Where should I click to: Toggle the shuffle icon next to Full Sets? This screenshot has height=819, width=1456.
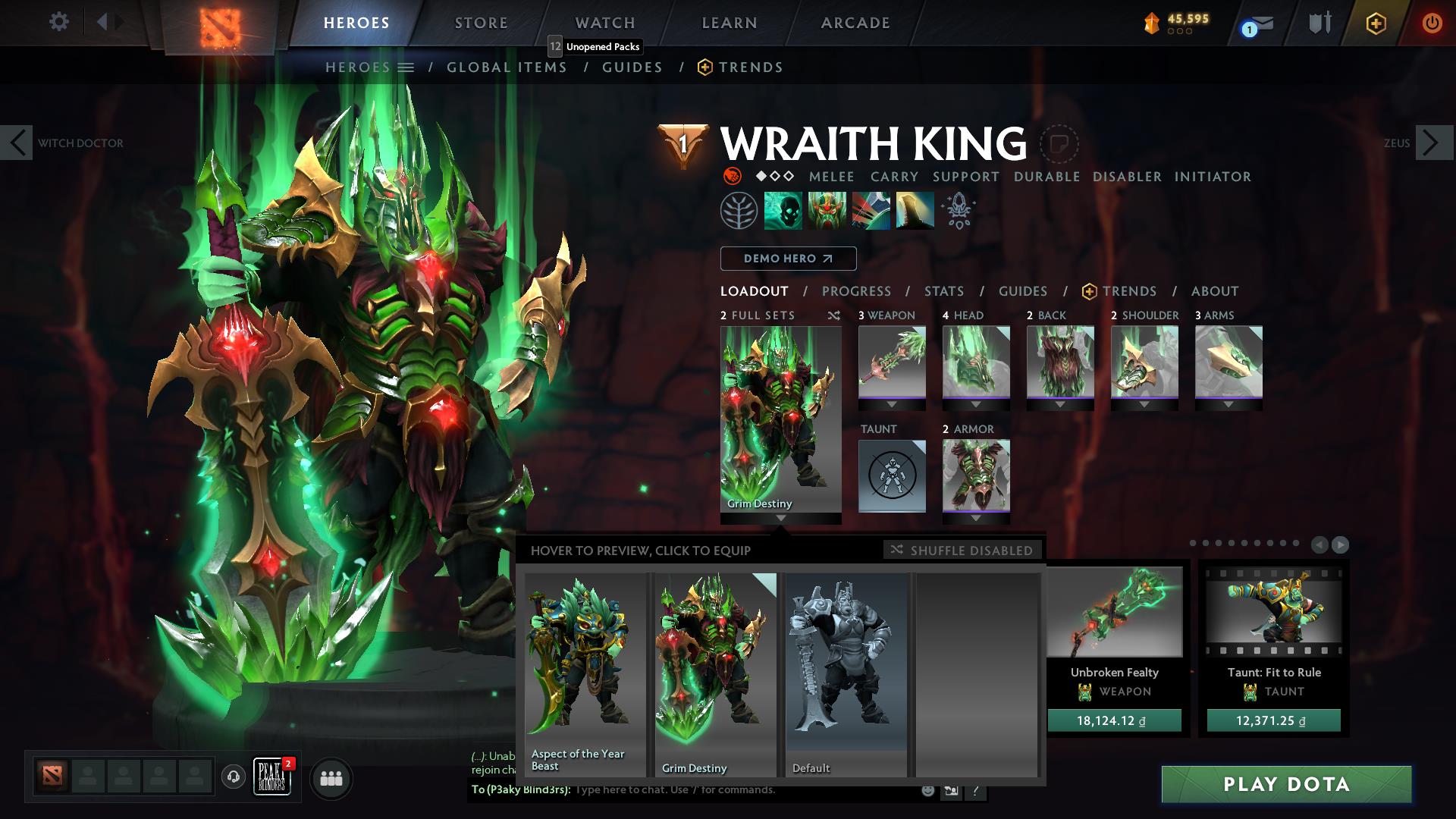(834, 315)
